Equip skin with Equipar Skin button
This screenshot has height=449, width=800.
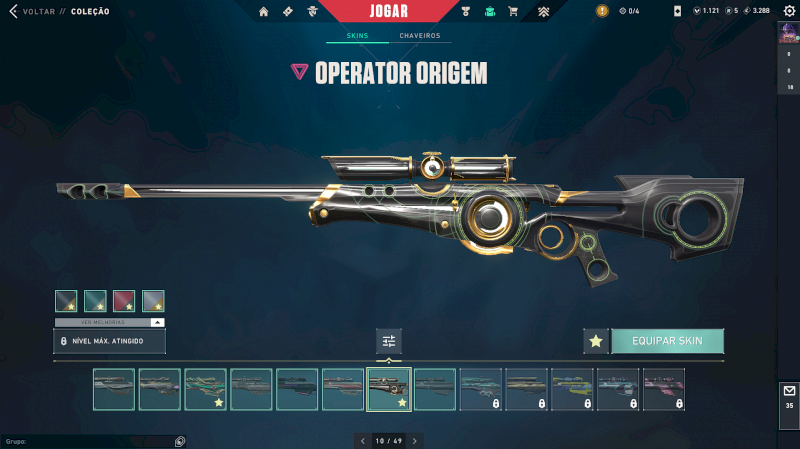(667, 341)
